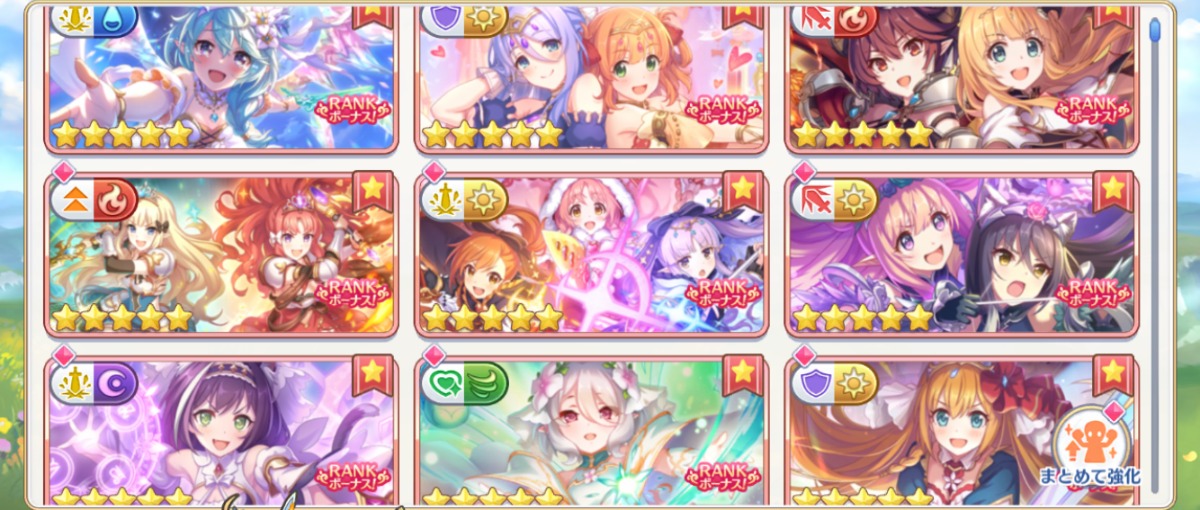Viewport: 1200px width, 510px height.
Task: Choose the card with purple and orange-haired girls
Action: (591, 75)
